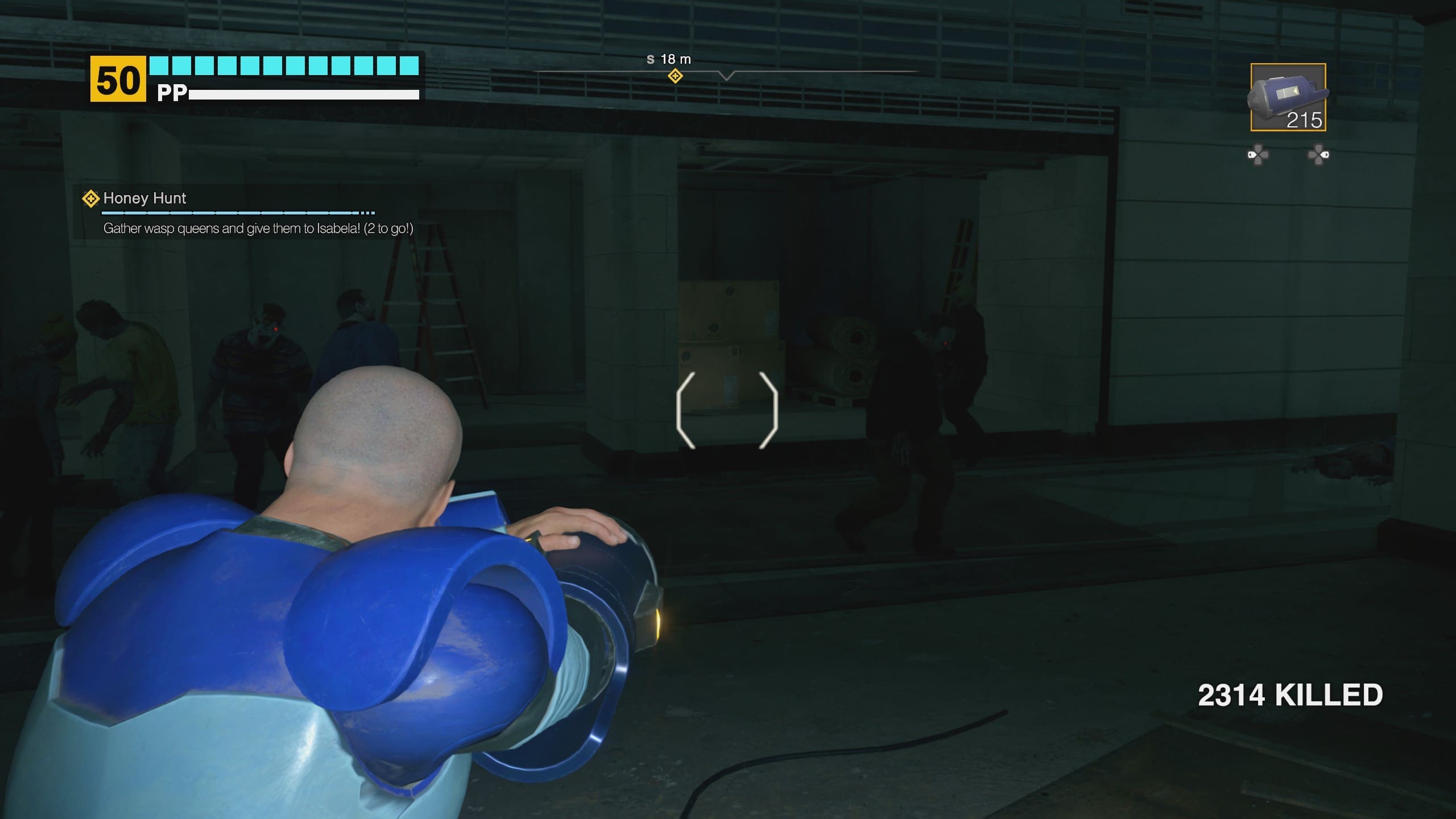Click the yellow level 50 badge
The image size is (1456, 819).
tap(118, 79)
